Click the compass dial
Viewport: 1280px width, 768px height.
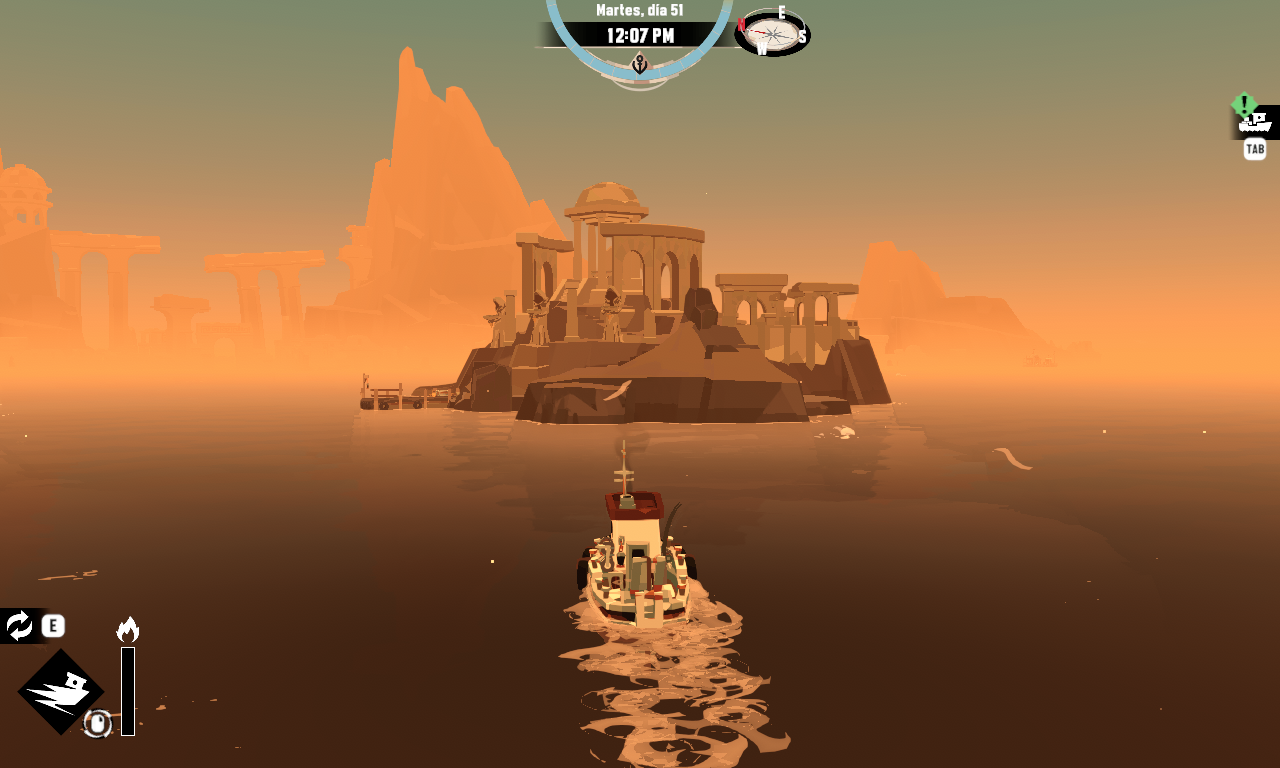(772, 33)
